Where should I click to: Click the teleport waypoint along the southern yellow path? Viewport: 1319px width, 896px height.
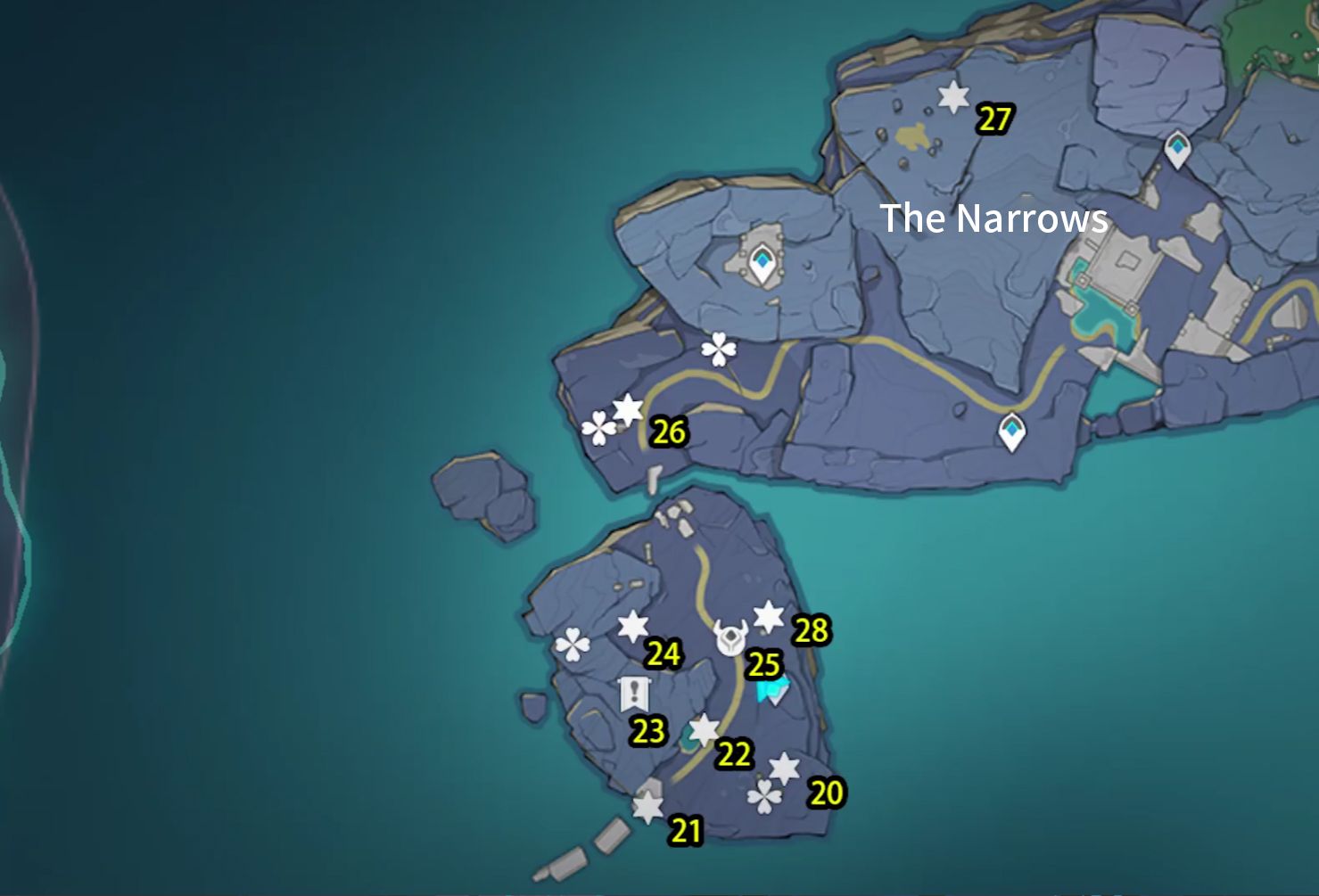1013,432
